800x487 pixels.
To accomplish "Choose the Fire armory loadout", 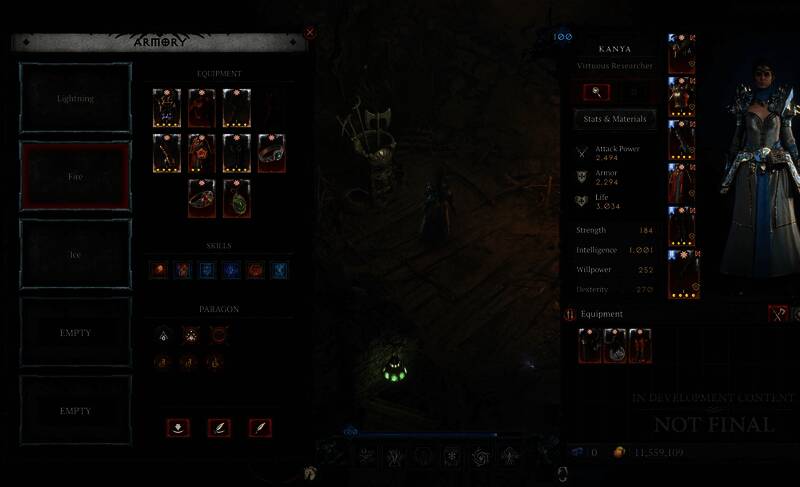I will click(x=76, y=176).
